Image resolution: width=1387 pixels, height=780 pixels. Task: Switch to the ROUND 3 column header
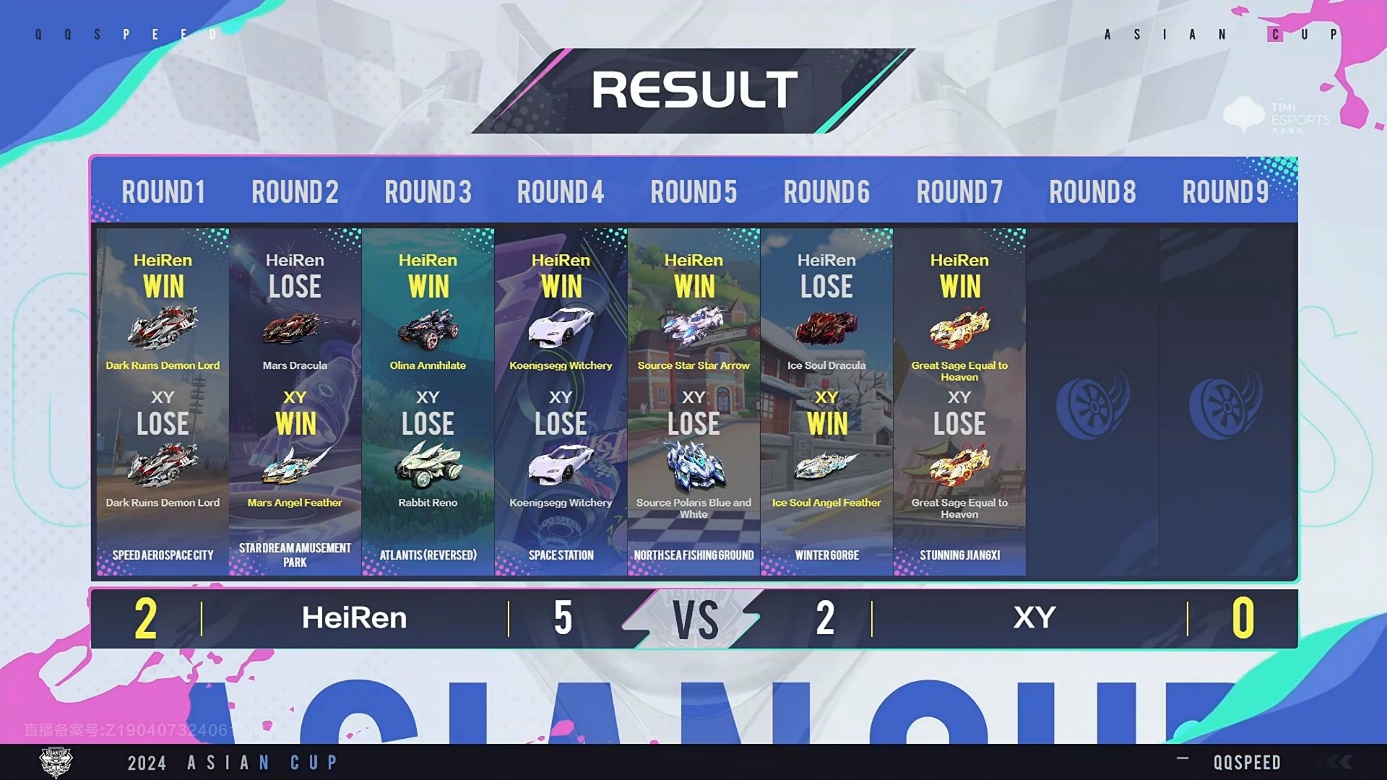[428, 191]
